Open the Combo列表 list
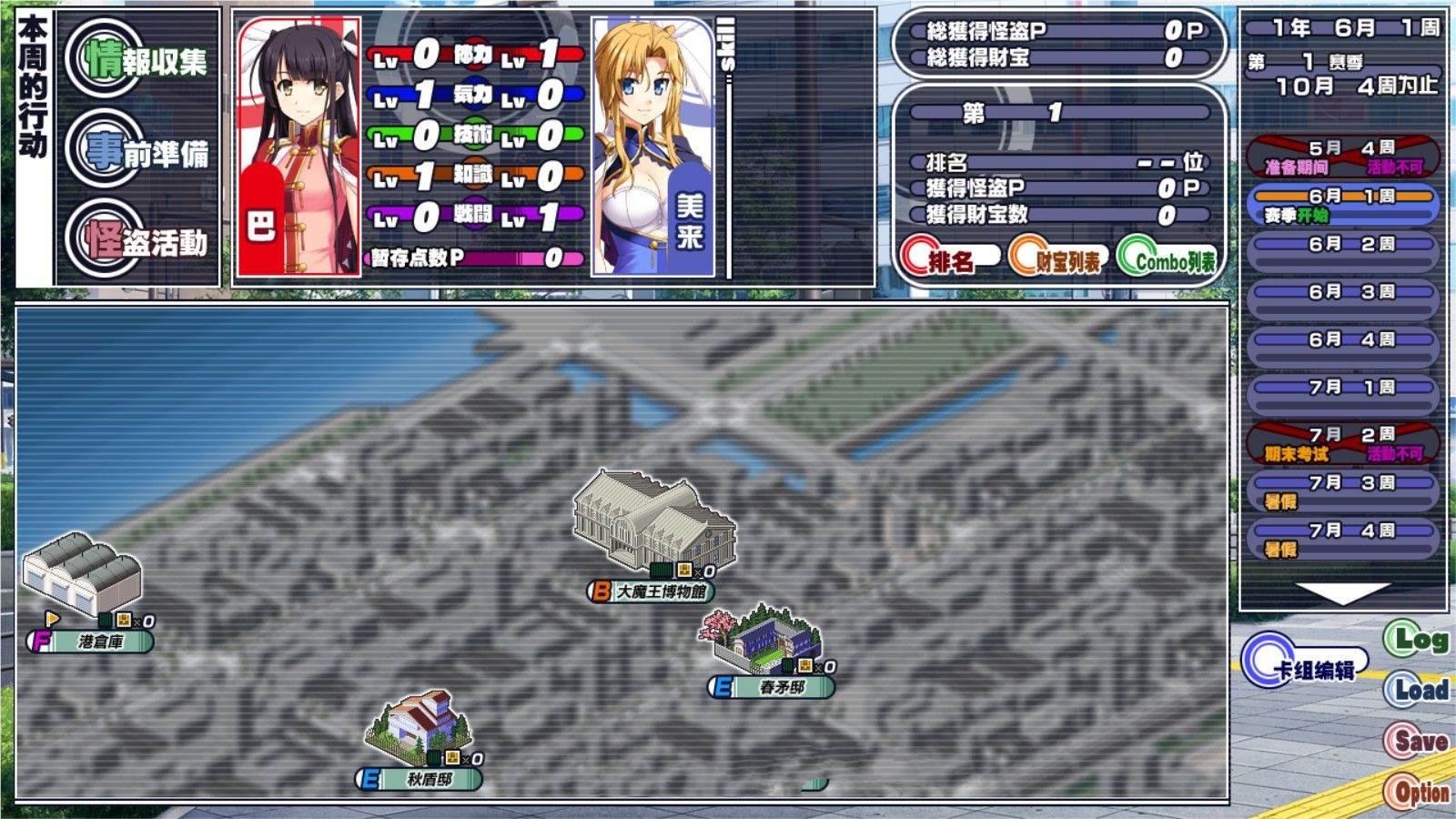Screen dimensions: 1456x819 point(1167,260)
